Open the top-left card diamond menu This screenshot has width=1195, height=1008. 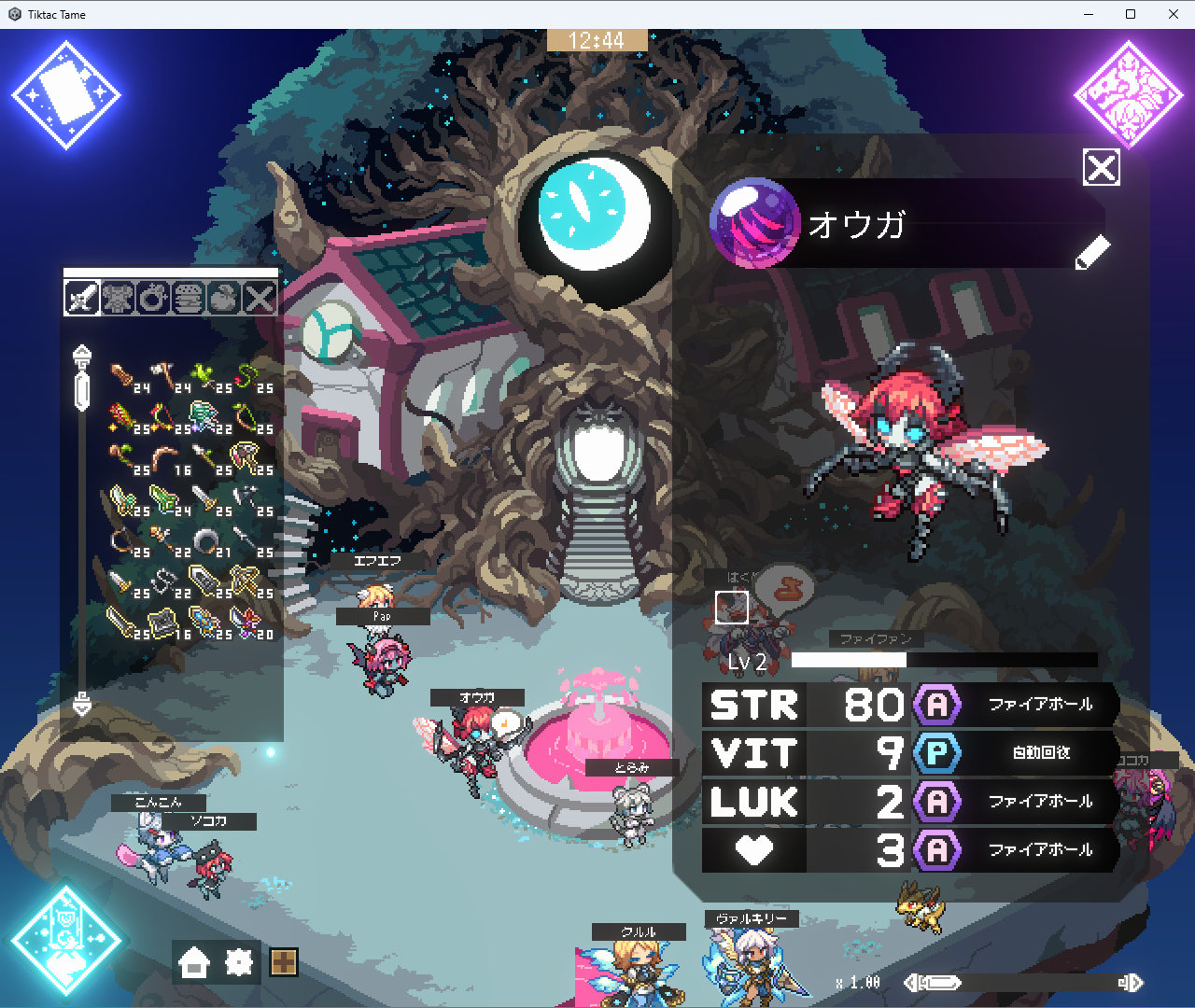click(66, 95)
